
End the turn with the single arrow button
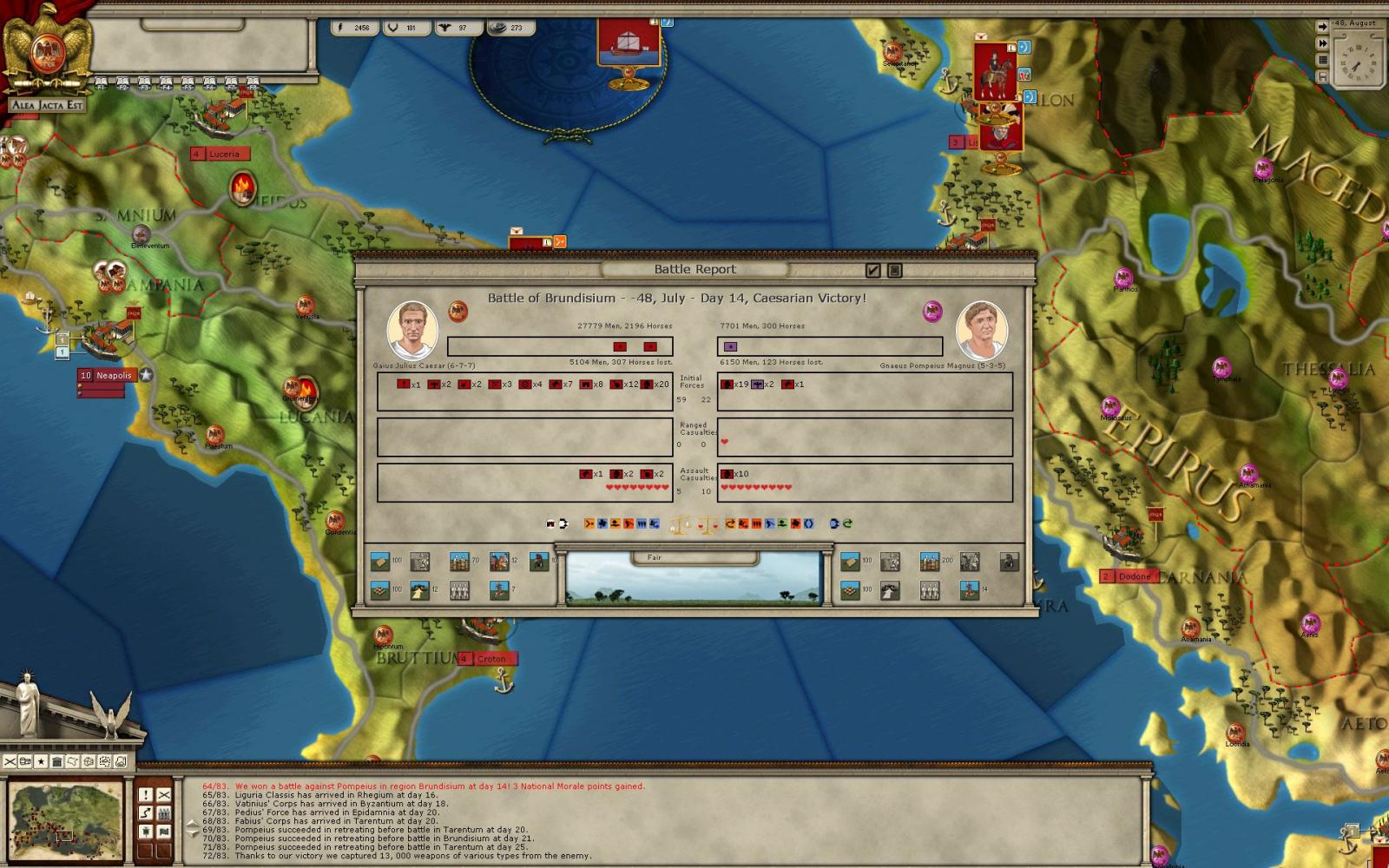(x=1322, y=26)
